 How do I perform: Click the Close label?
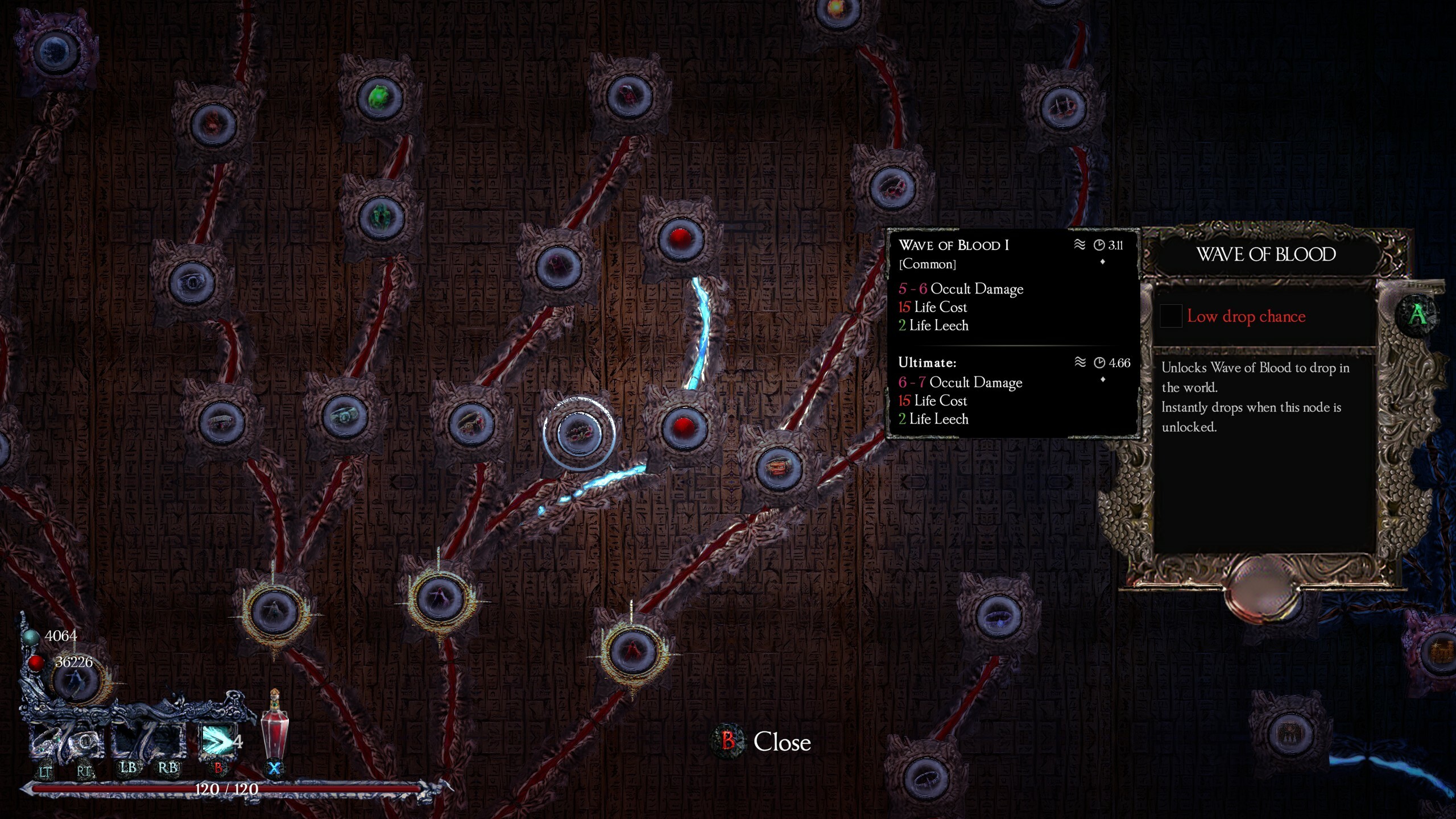781,742
